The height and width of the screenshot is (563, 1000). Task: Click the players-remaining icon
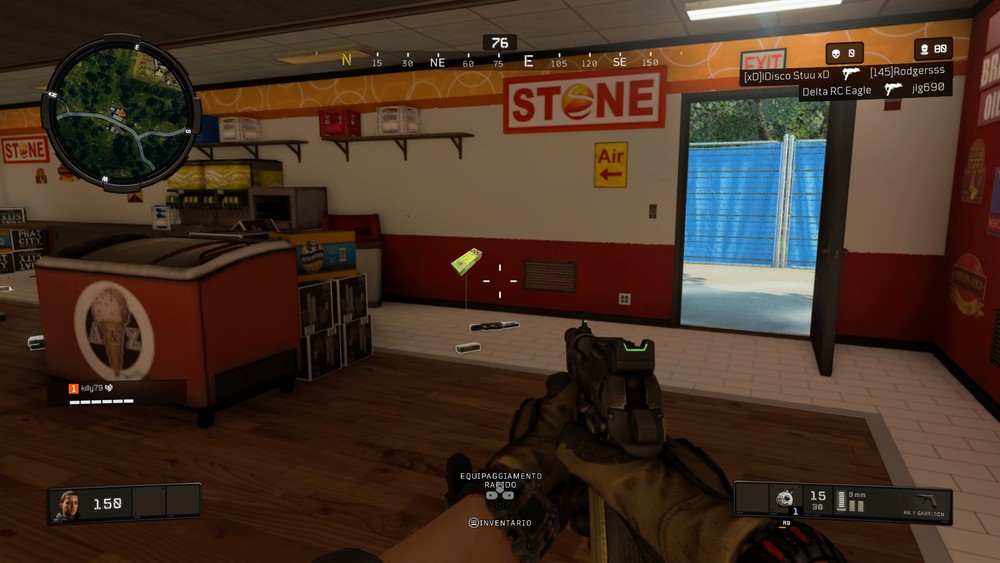pos(923,49)
